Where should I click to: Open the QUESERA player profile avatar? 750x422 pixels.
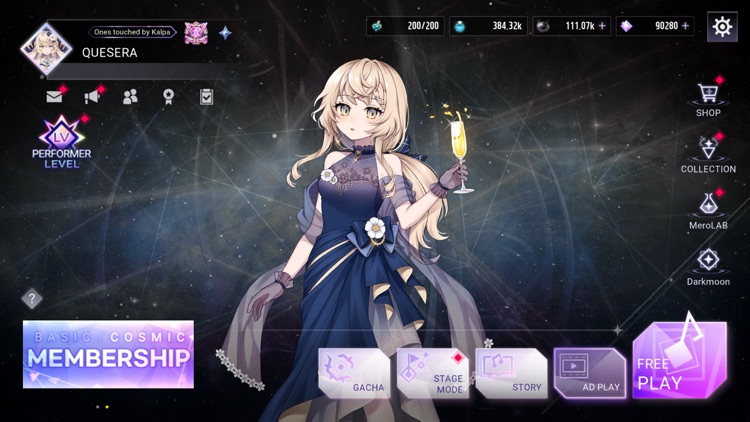44,46
